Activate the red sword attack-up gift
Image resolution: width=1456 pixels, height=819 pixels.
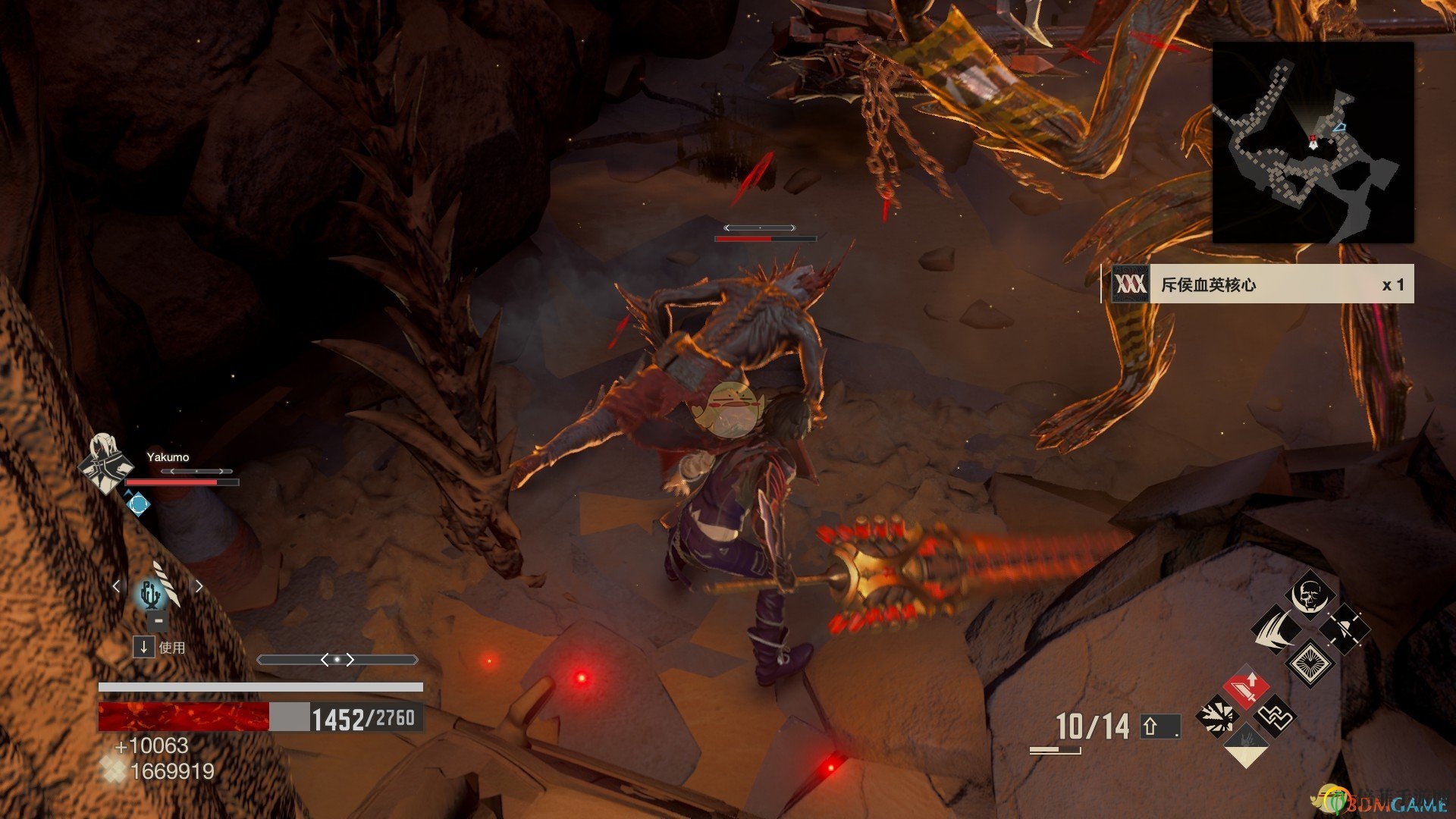pos(1245,688)
